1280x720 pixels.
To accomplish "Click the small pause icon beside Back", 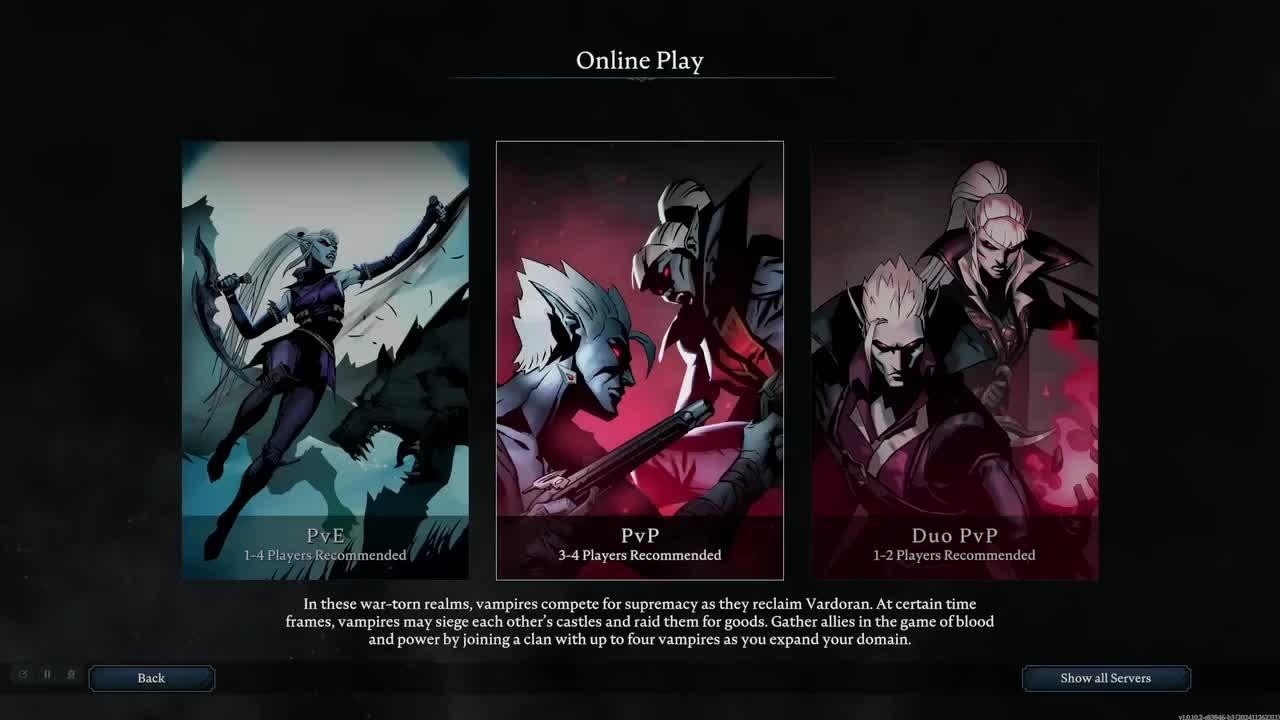I will click(x=47, y=675).
